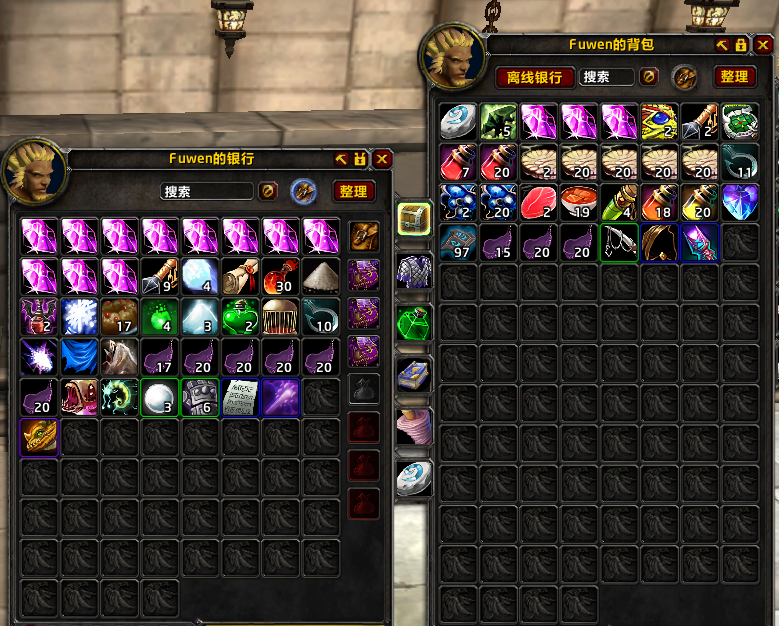This screenshot has width=779, height=626.
Task: Click the 离线银行 offline bank button
Action: (535, 77)
